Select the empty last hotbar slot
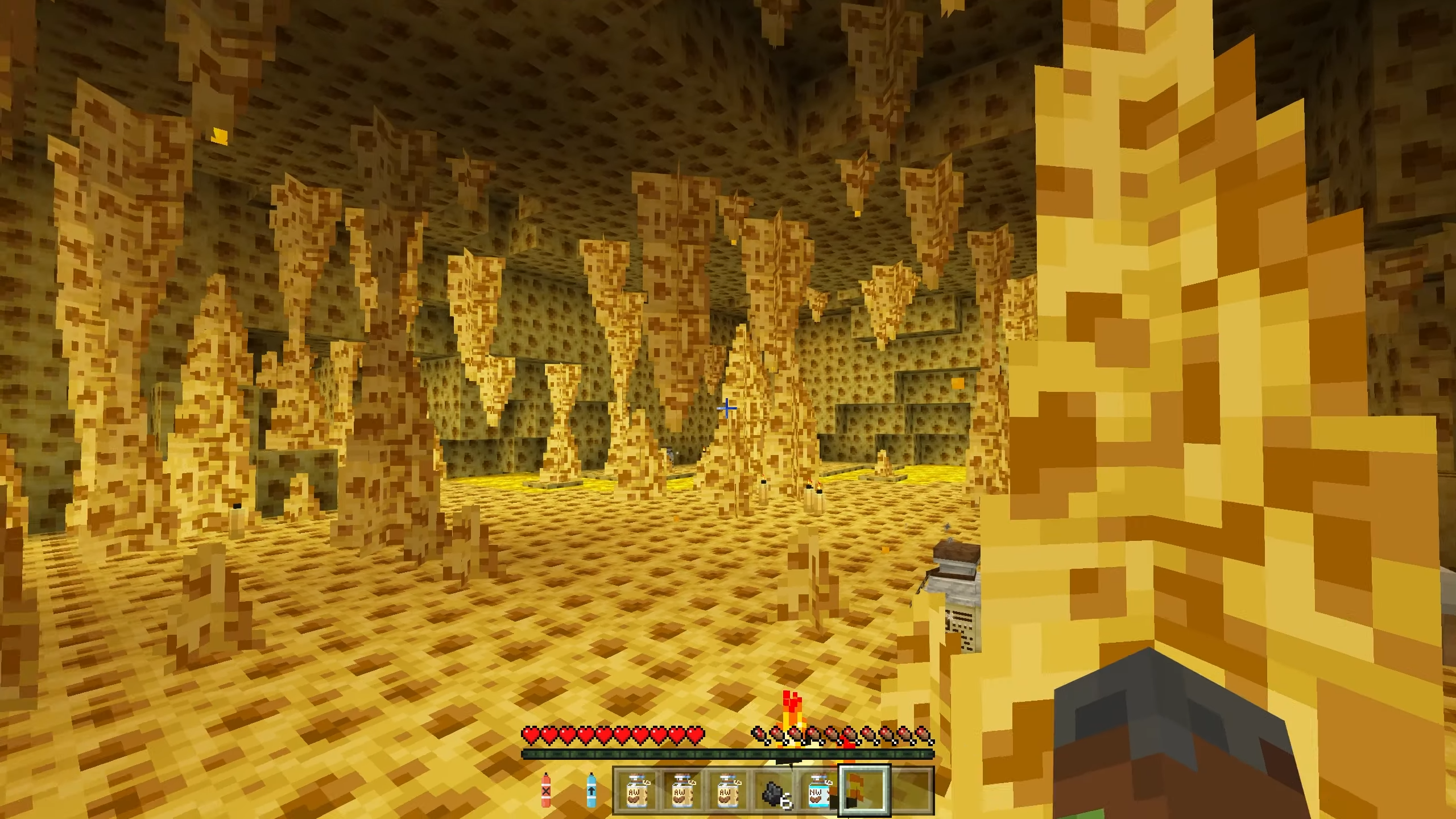This screenshot has width=1456, height=819. click(x=911, y=791)
